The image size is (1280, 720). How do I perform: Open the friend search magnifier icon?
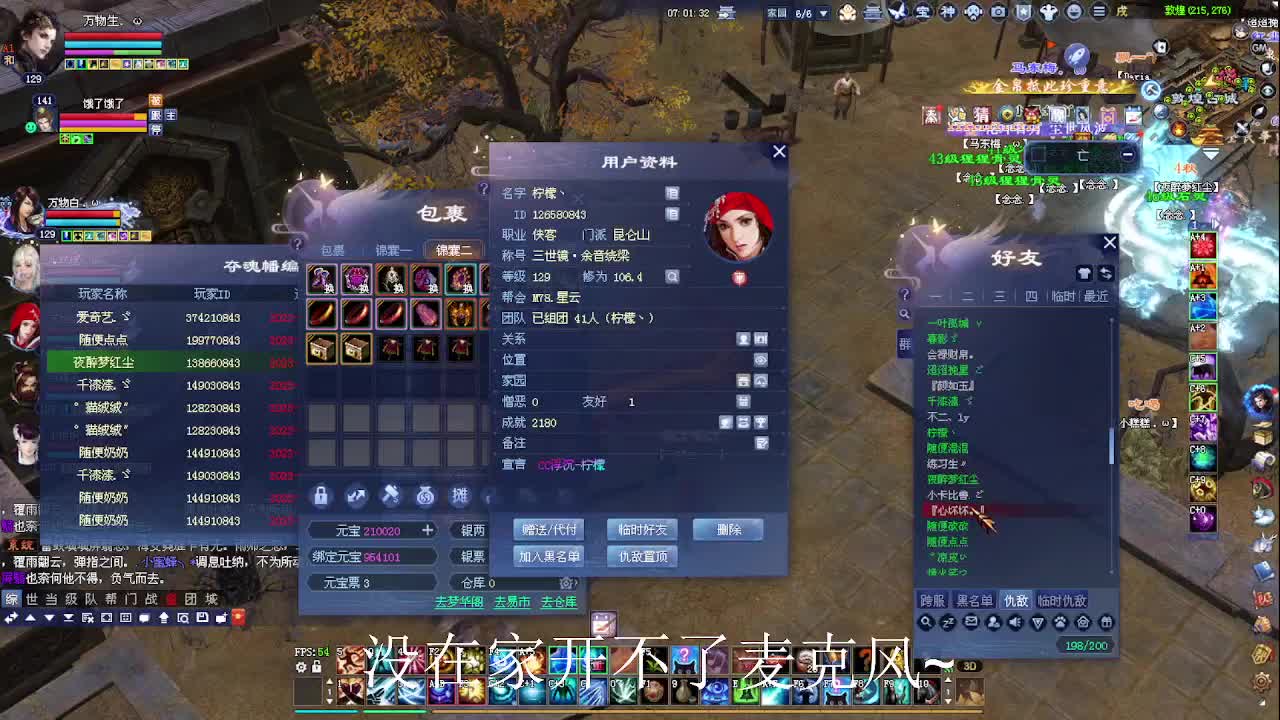925,621
